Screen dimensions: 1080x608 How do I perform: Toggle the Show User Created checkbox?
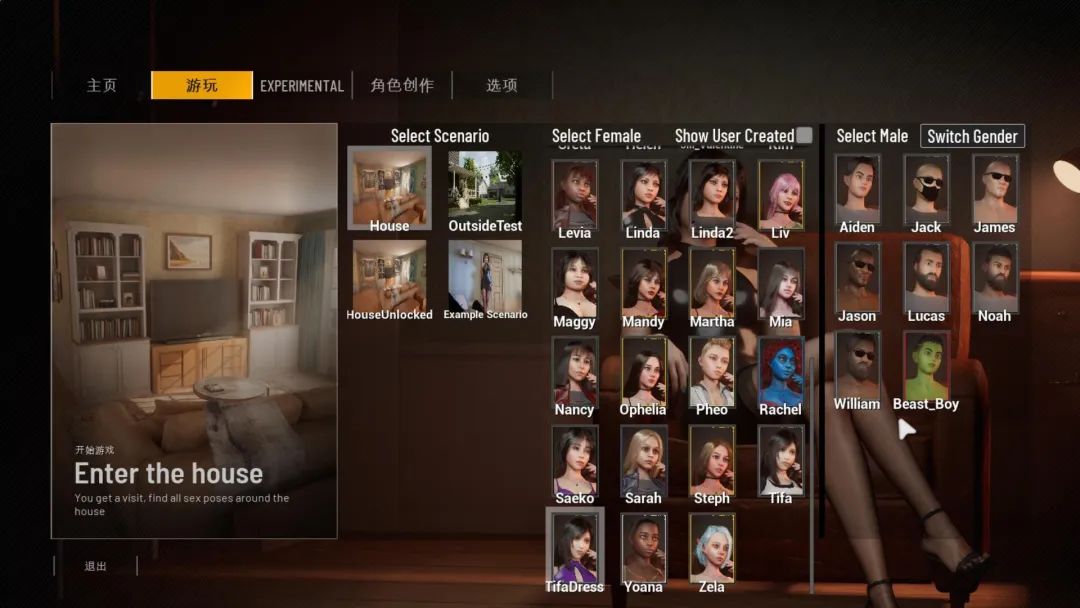(x=804, y=136)
